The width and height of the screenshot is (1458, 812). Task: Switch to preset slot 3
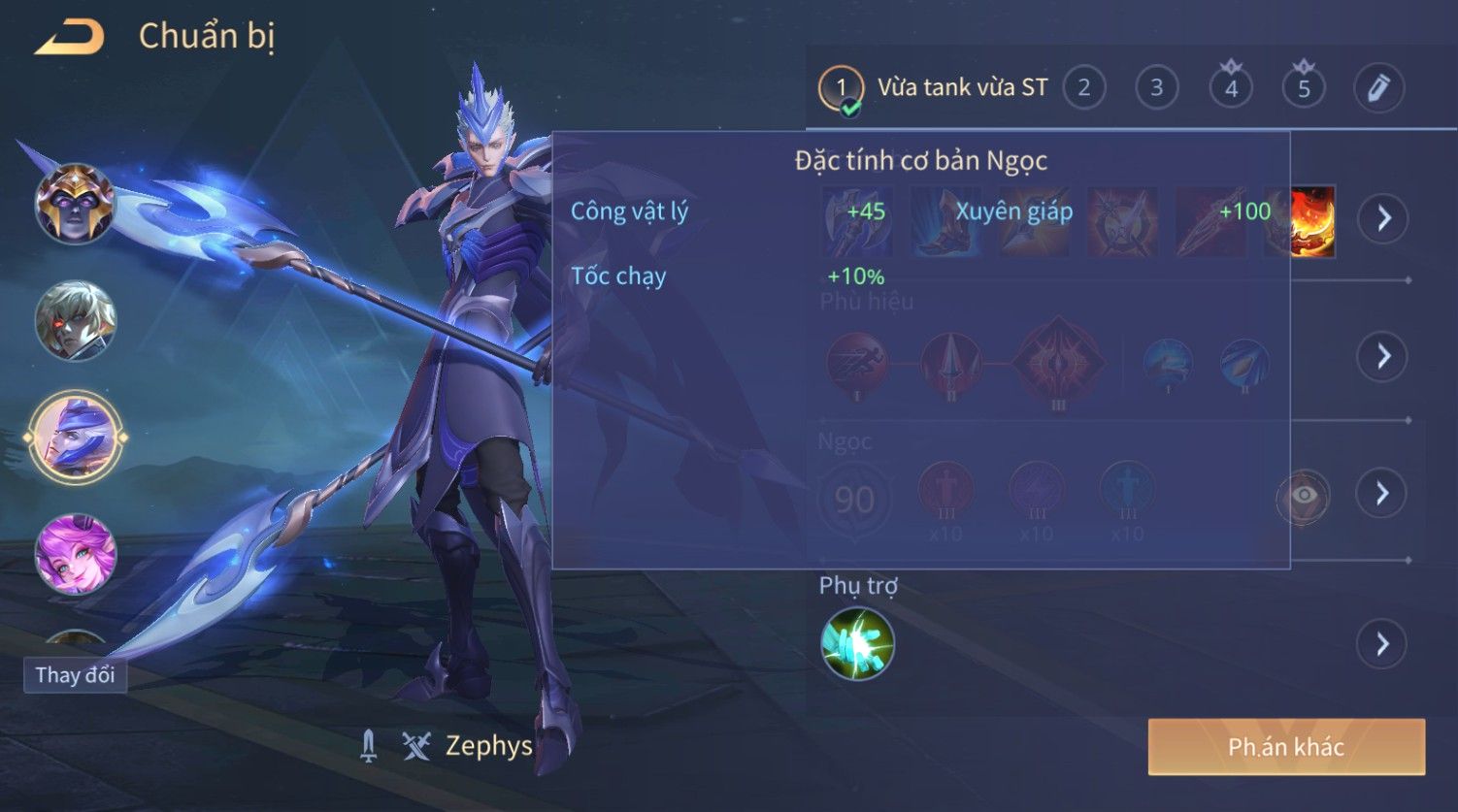1157,88
